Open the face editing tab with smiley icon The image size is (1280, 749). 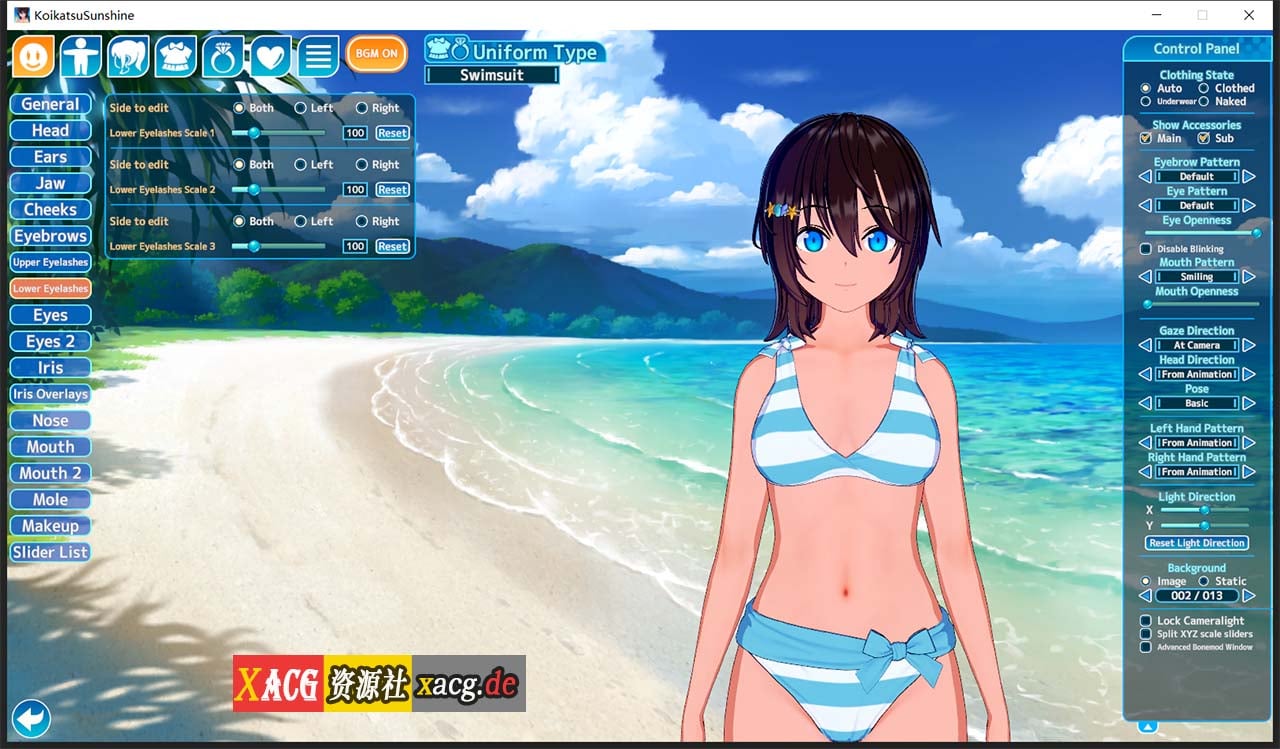pos(33,56)
